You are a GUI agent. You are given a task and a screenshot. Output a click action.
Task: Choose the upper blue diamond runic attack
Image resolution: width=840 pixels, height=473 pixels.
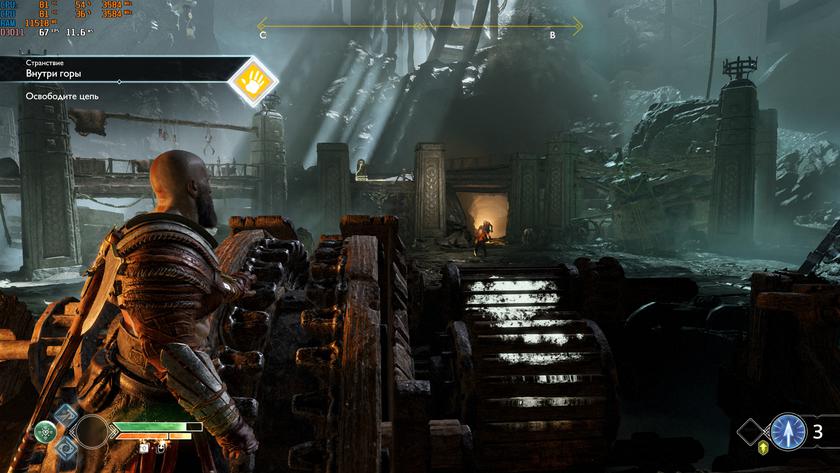[65, 414]
